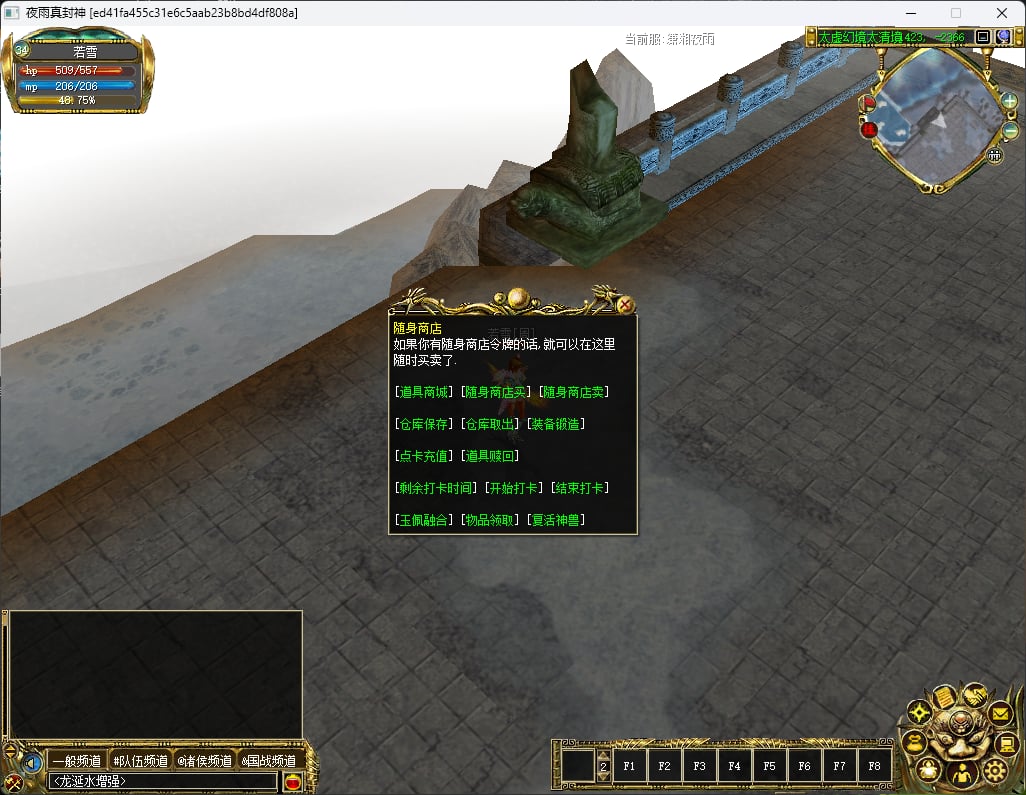This screenshot has width=1026, height=795.
Task: Select 仓库保存 to store items
Action: tap(424, 424)
